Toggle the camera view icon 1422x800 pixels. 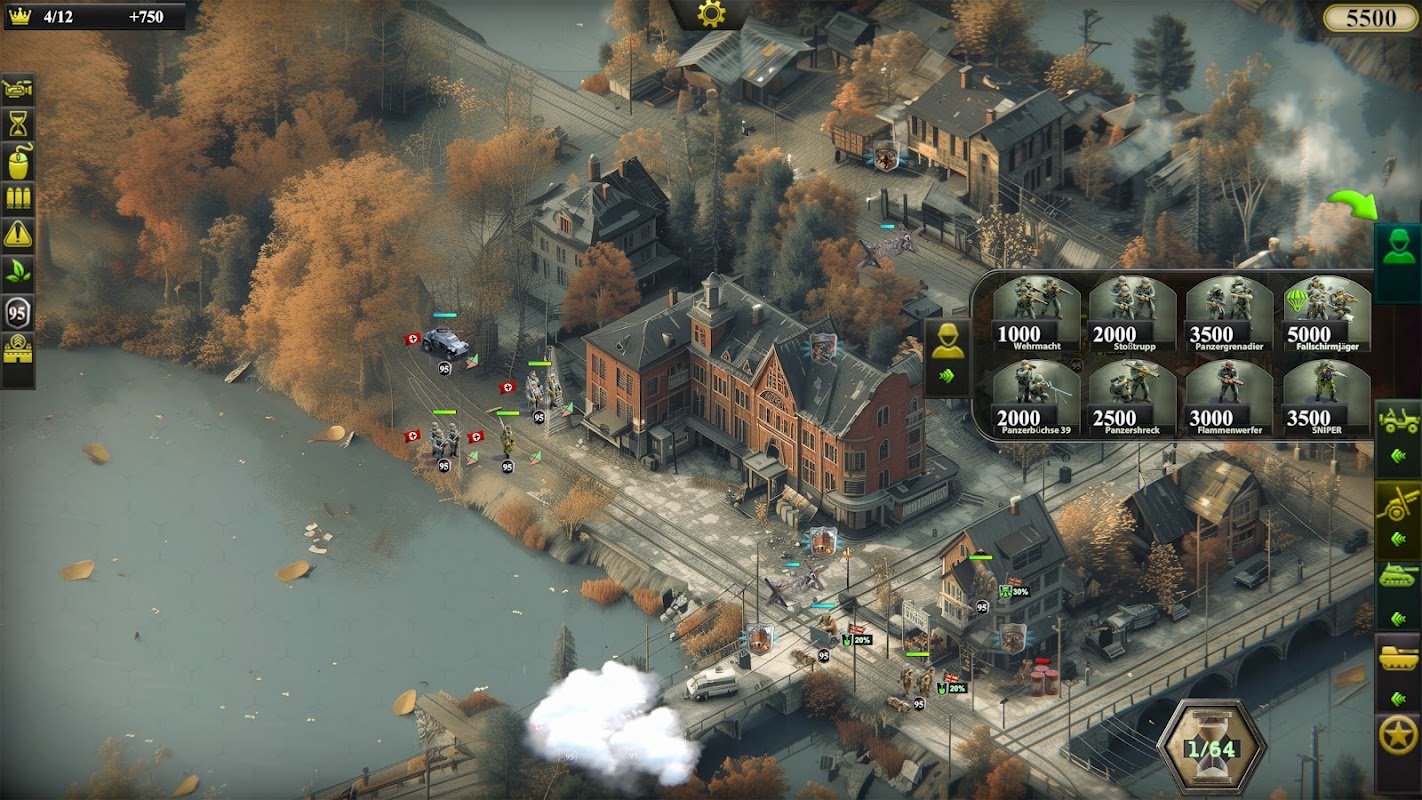18,89
